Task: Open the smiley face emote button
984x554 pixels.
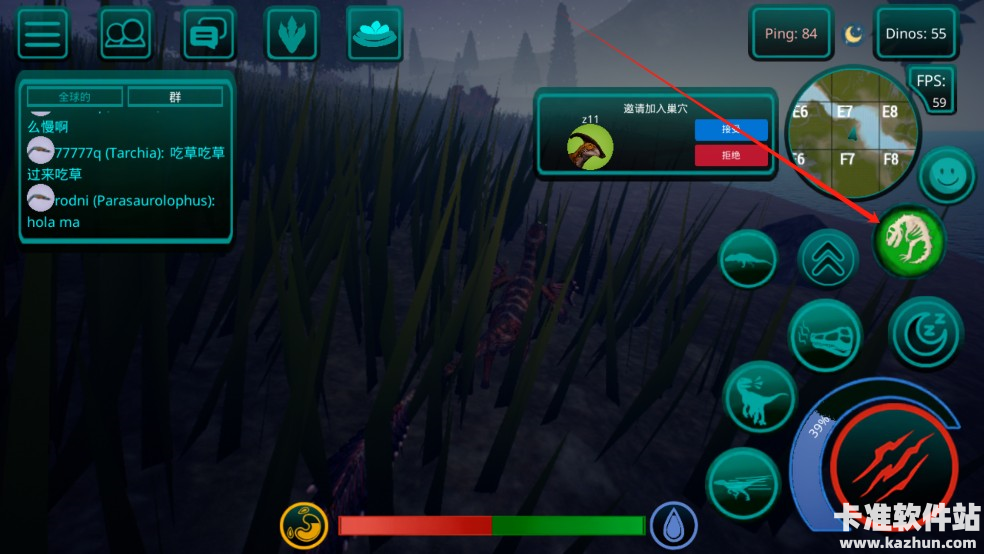Action: click(946, 177)
